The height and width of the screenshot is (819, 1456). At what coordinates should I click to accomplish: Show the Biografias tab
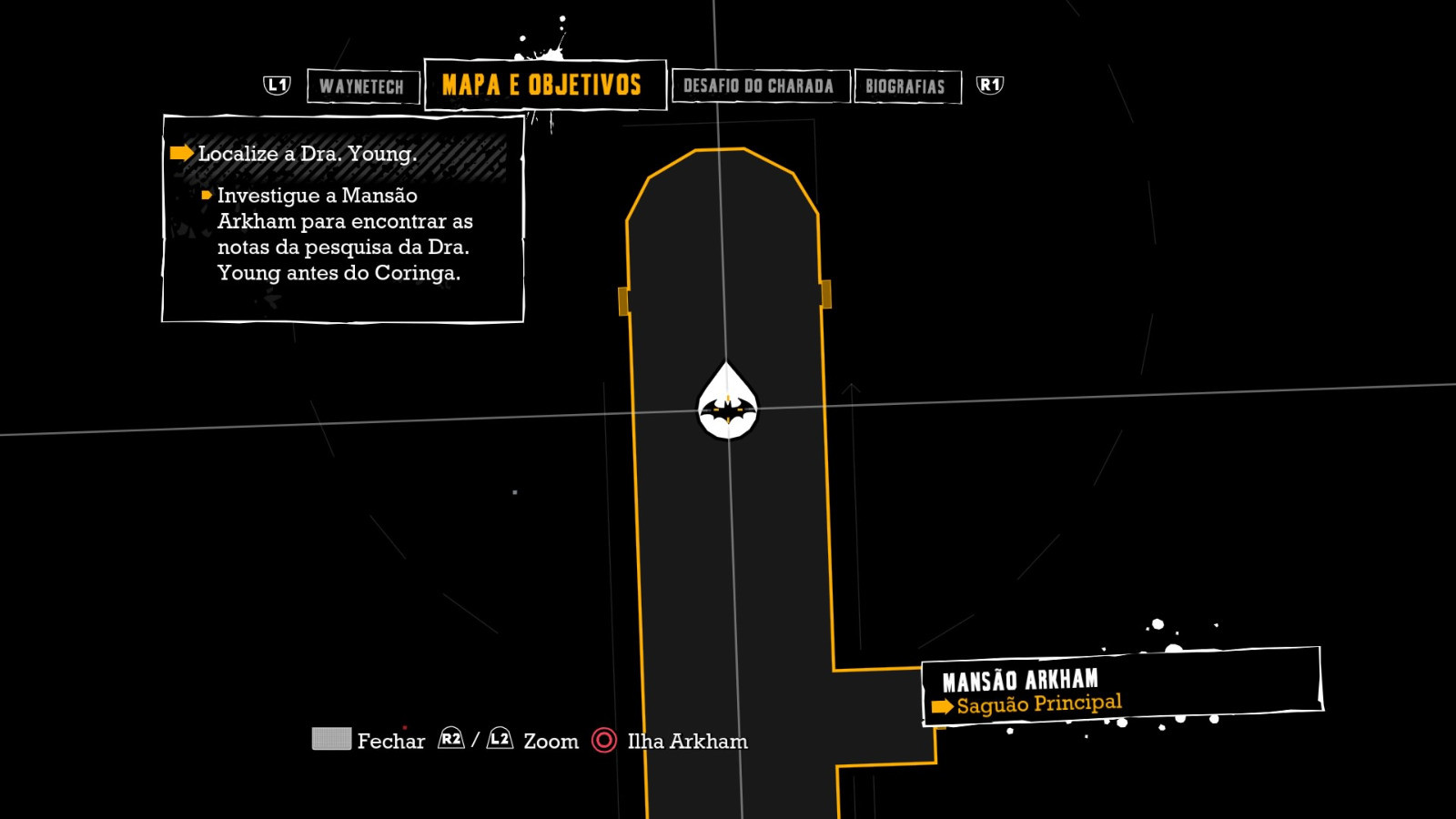[905, 86]
